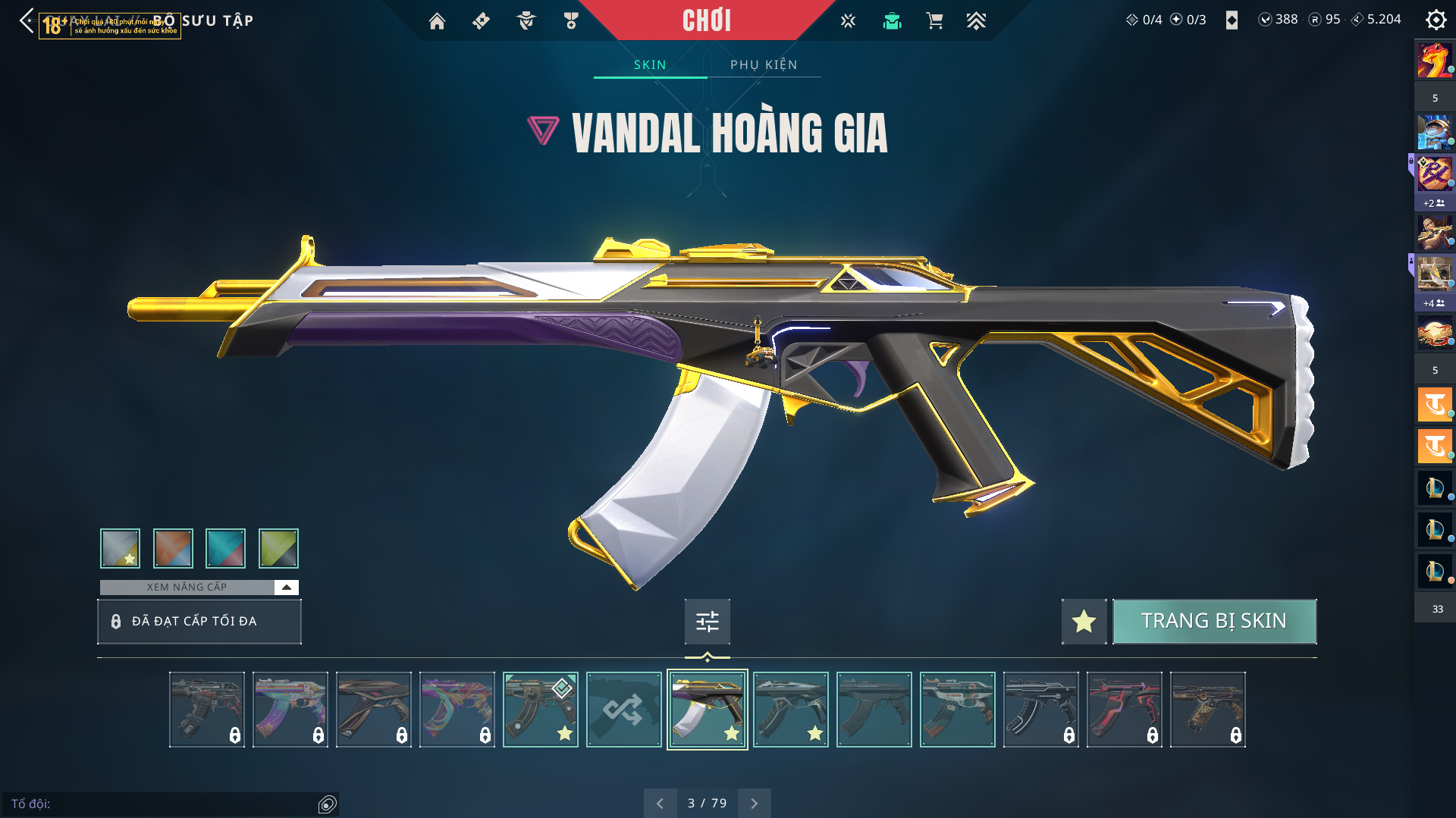Choose the green-grey color variant swatch
Image resolution: width=1456 pixels, height=818 pixels.
point(278,548)
